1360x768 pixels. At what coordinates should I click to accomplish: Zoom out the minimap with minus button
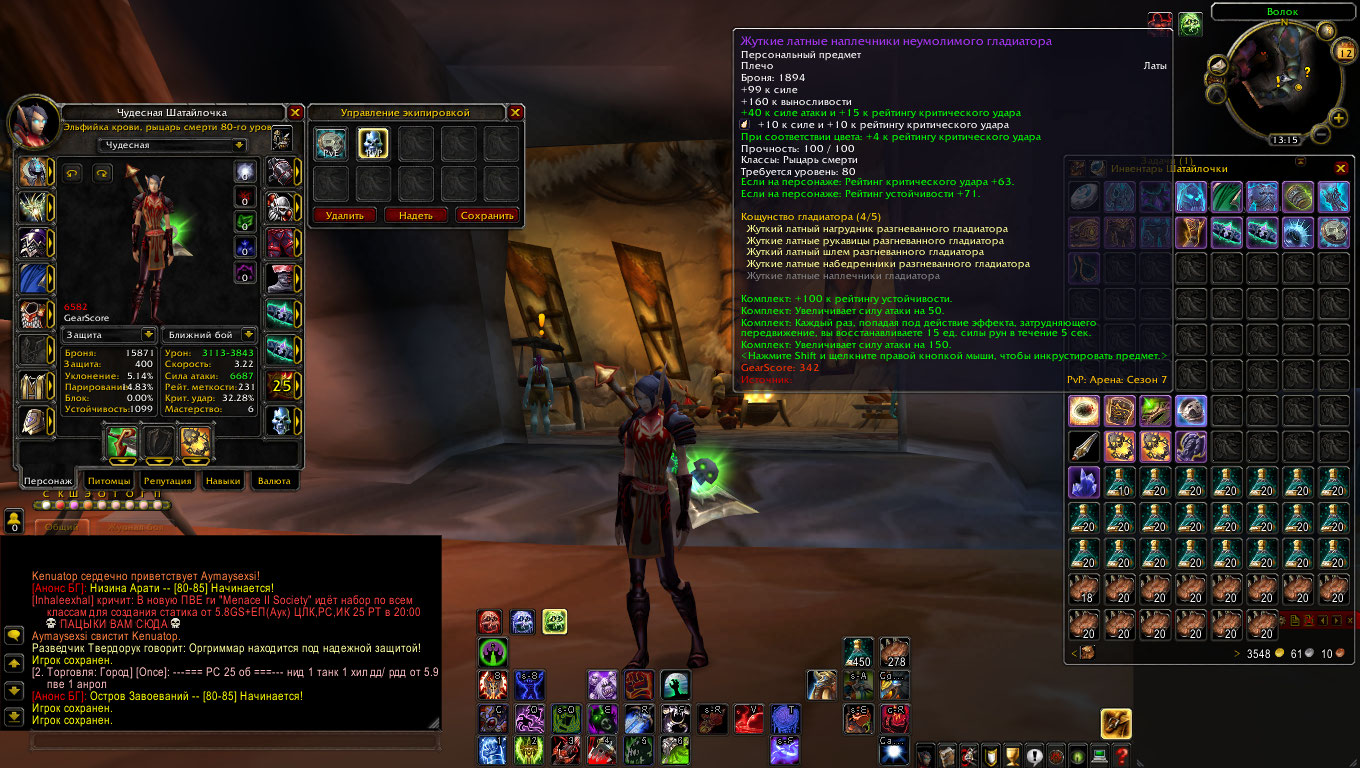click(x=1320, y=133)
